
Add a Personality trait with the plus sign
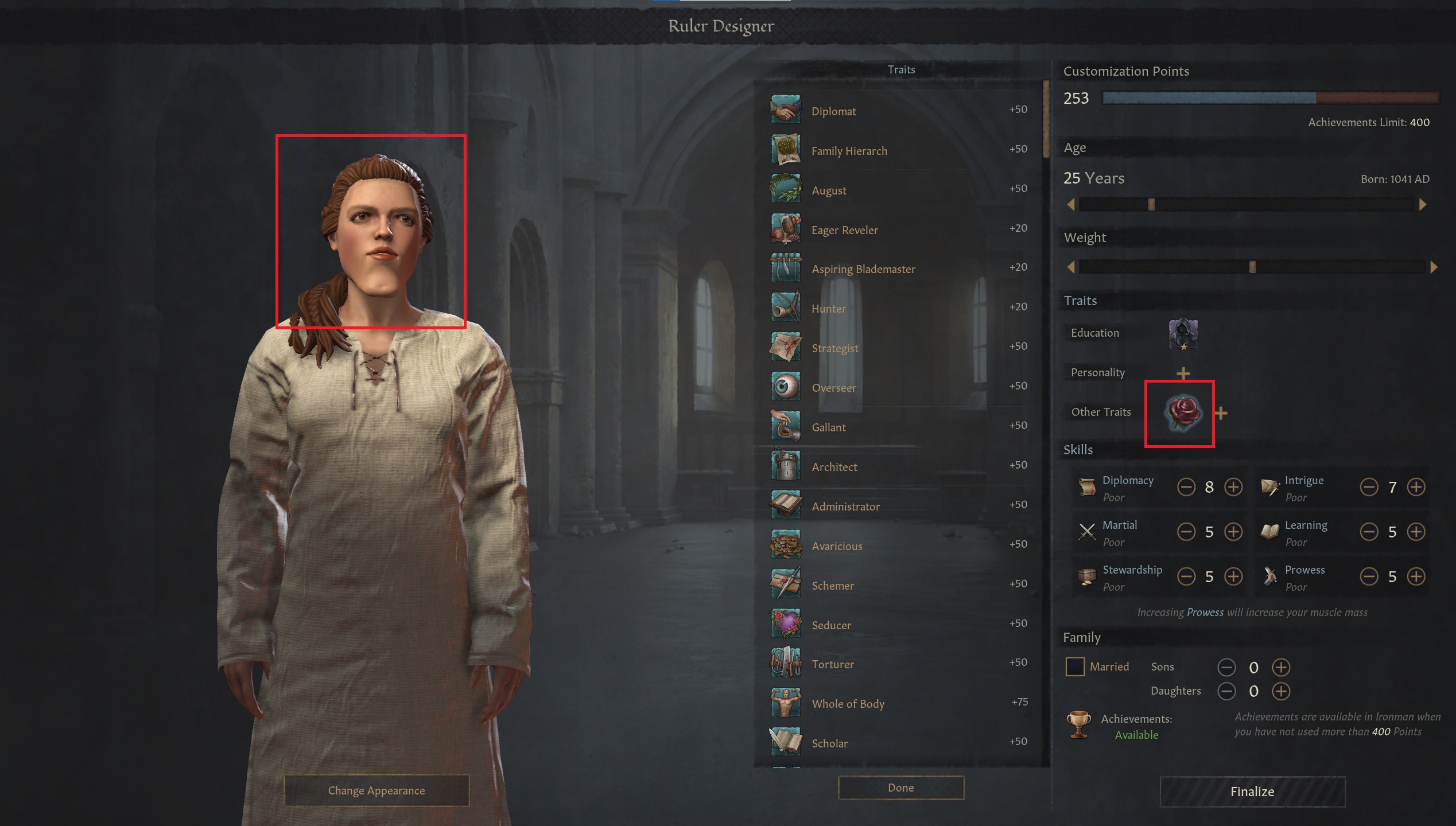[x=1182, y=373]
